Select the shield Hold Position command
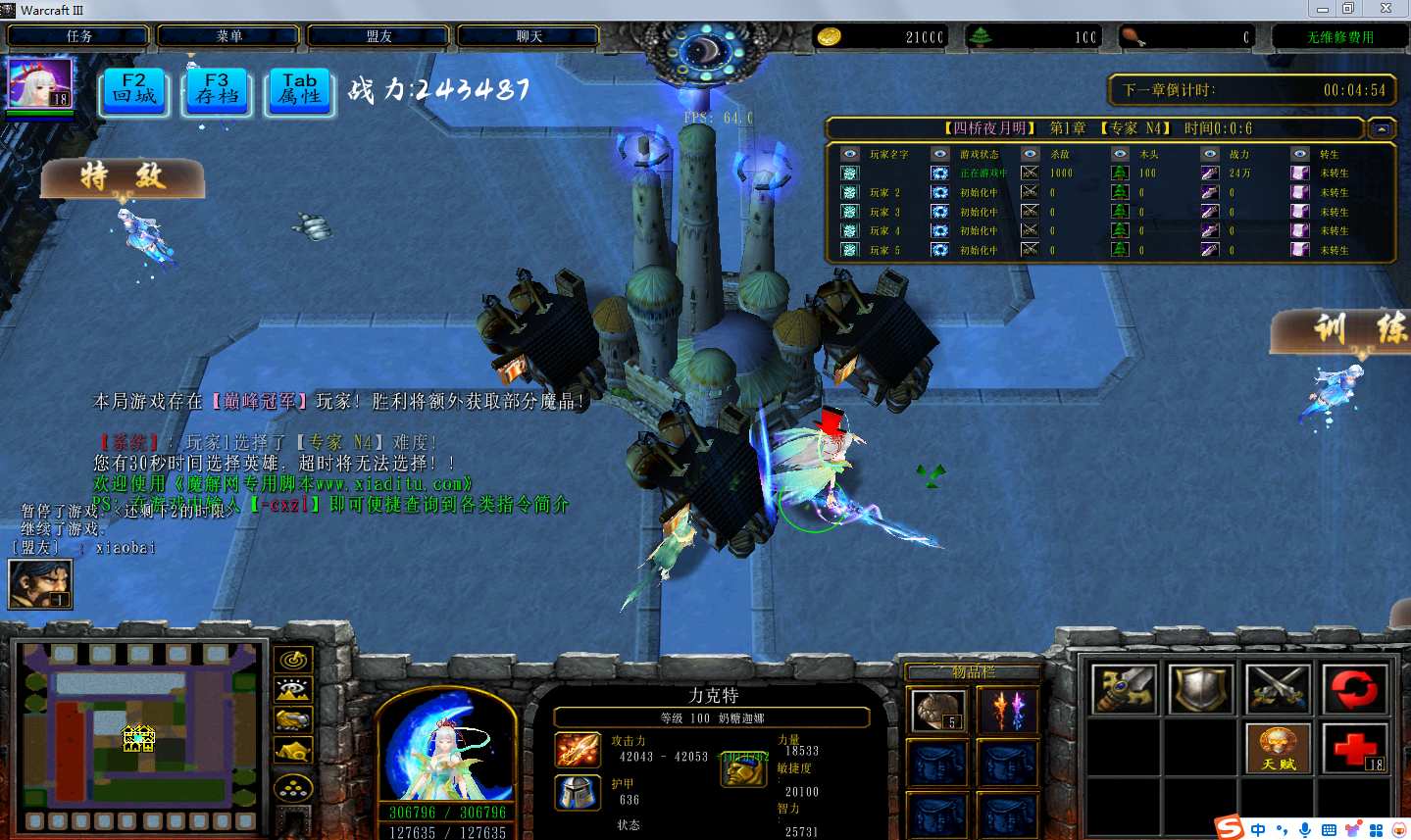Screen dimensions: 1411x840 point(1200,688)
